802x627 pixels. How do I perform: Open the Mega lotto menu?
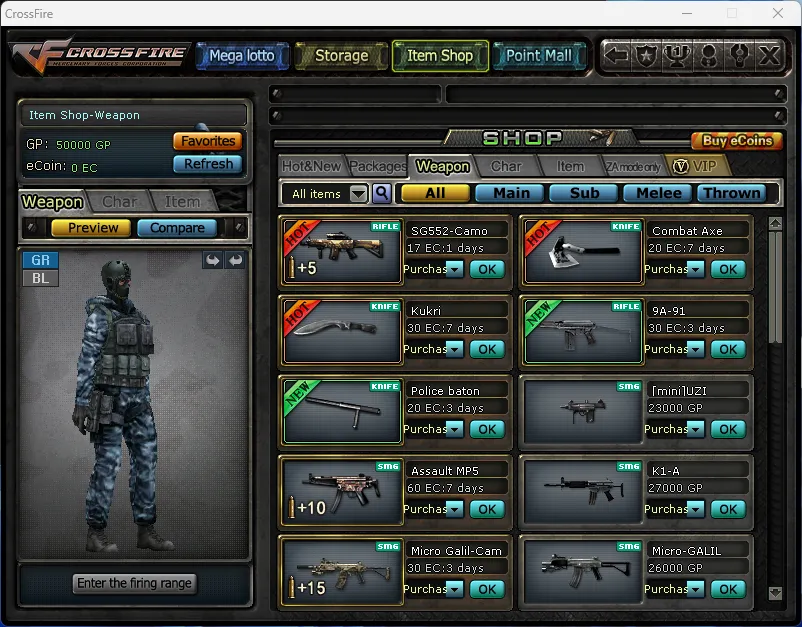coord(241,56)
